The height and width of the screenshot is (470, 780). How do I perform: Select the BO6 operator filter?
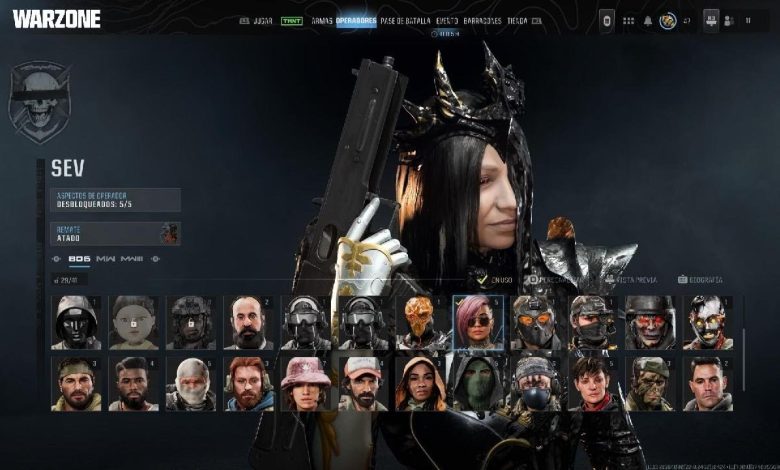click(79, 259)
